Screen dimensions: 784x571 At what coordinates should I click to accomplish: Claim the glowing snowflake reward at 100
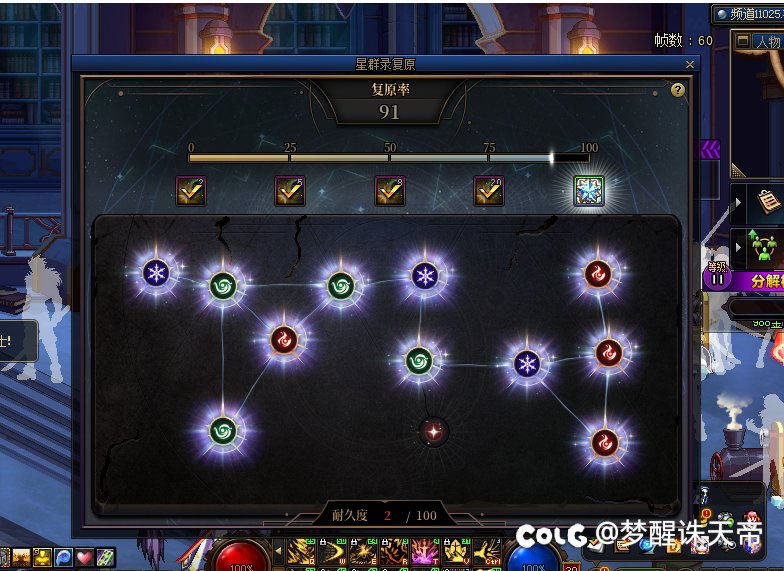[x=588, y=191]
